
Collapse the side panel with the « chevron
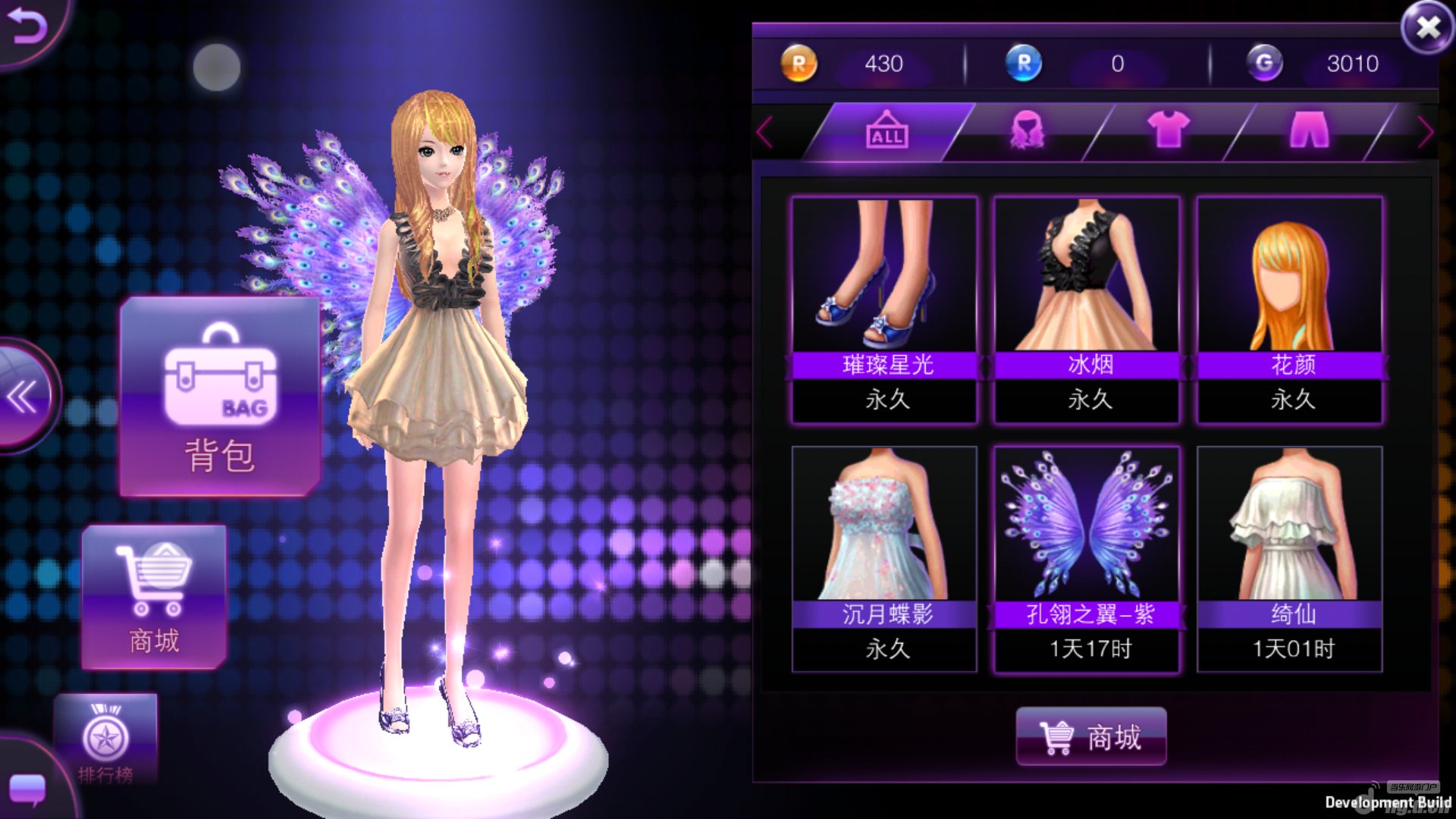click(x=23, y=396)
